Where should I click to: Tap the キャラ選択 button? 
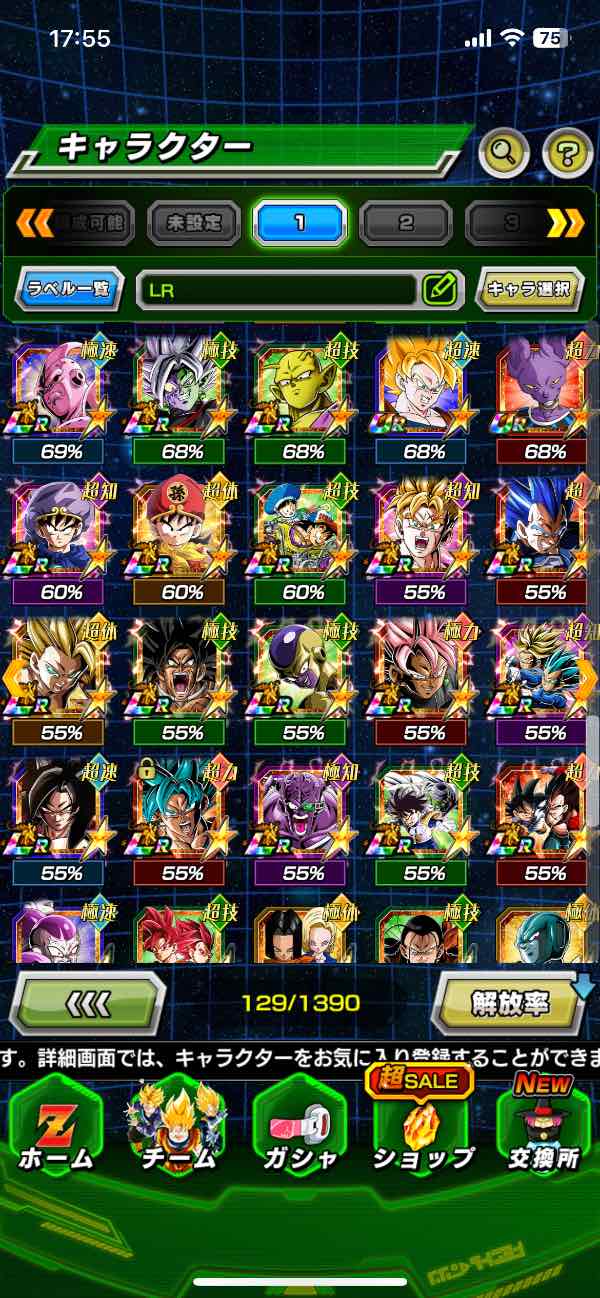coord(529,290)
